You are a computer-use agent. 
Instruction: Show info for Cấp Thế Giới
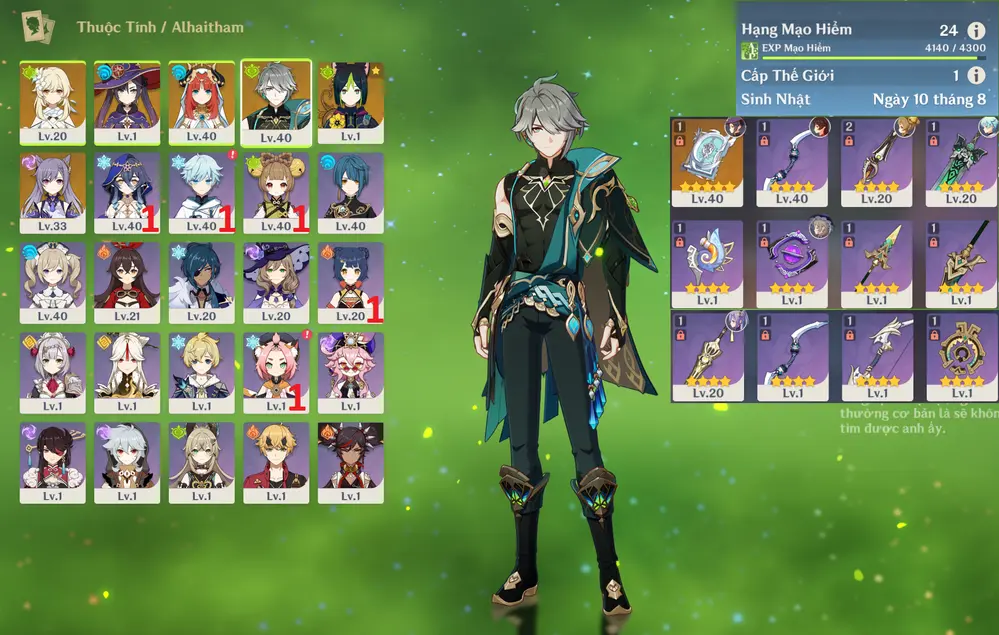976,76
